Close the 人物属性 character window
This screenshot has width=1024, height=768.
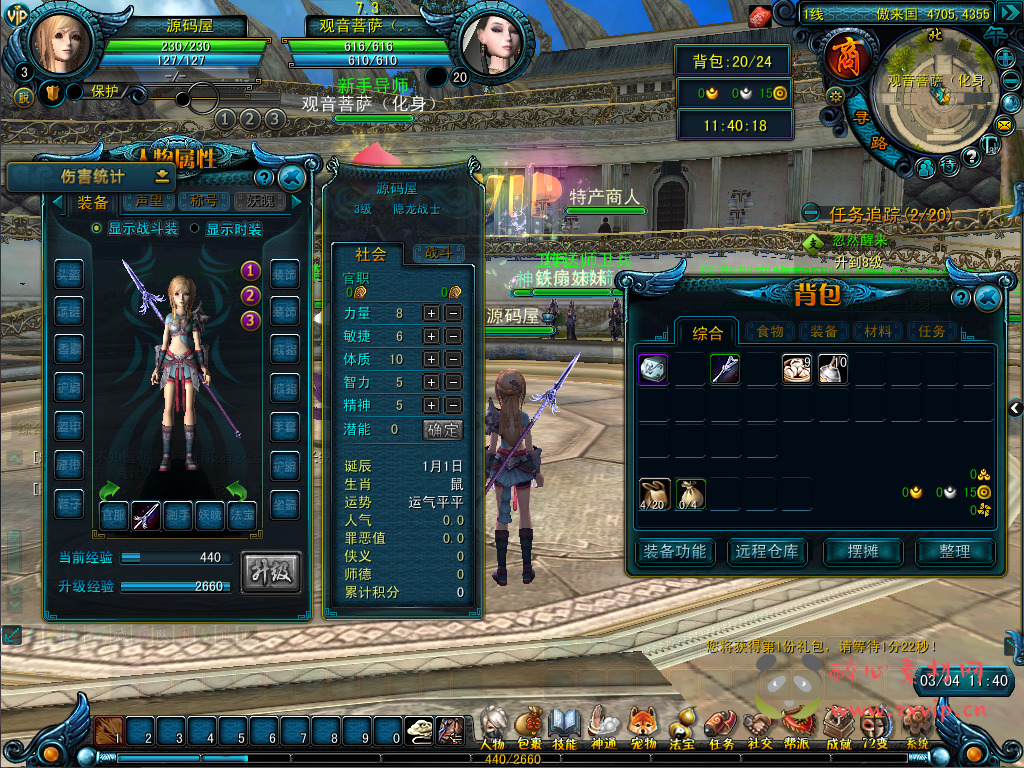point(292,179)
